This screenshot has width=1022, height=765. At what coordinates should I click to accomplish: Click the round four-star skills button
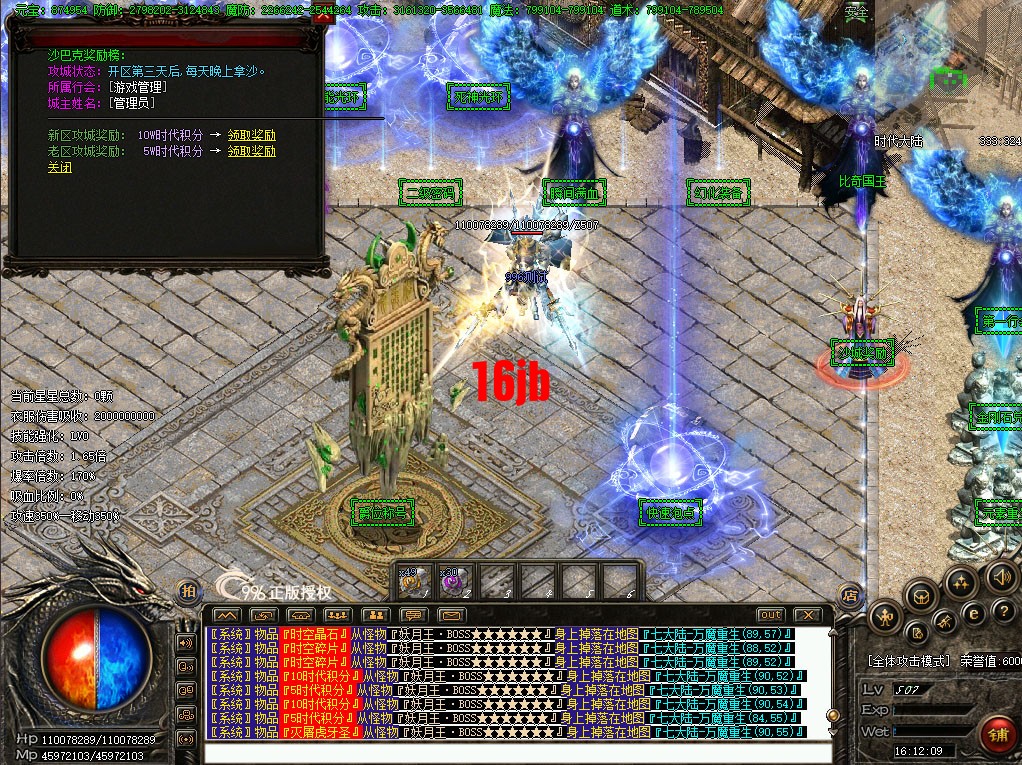pyautogui.click(x=960, y=582)
